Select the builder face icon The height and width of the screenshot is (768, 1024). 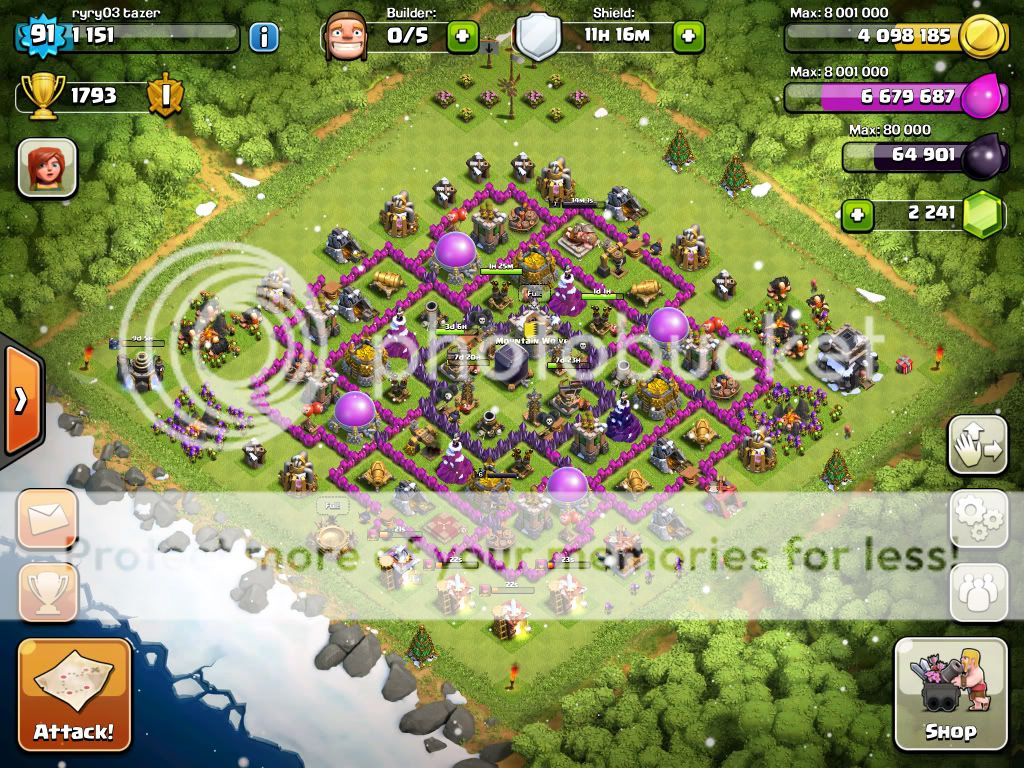coord(346,37)
